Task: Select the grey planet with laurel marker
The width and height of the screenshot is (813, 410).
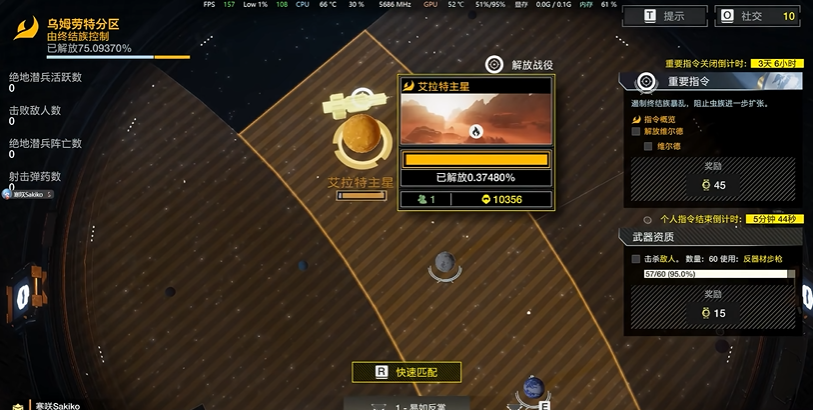Action: pyautogui.click(x=445, y=265)
